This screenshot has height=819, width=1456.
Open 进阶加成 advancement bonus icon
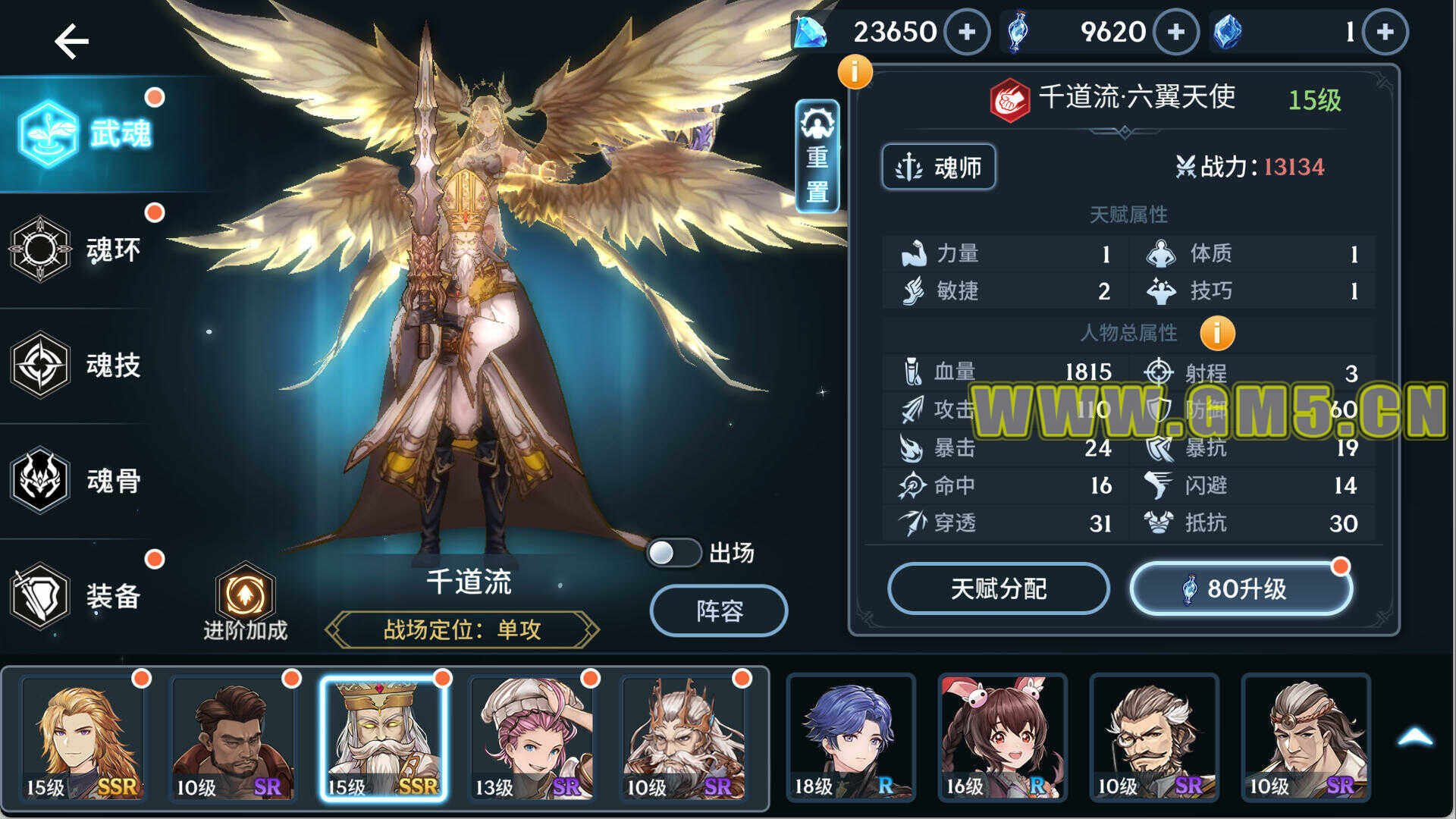click(245, 601)
